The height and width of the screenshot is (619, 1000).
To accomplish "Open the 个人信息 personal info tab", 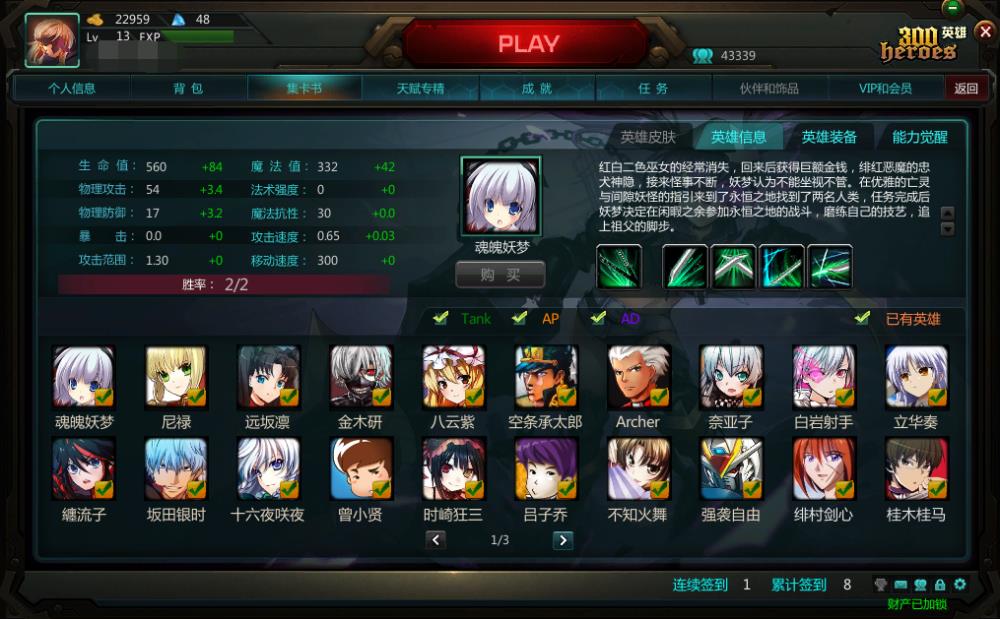I will pyautogui.click(x=72, y=88).
